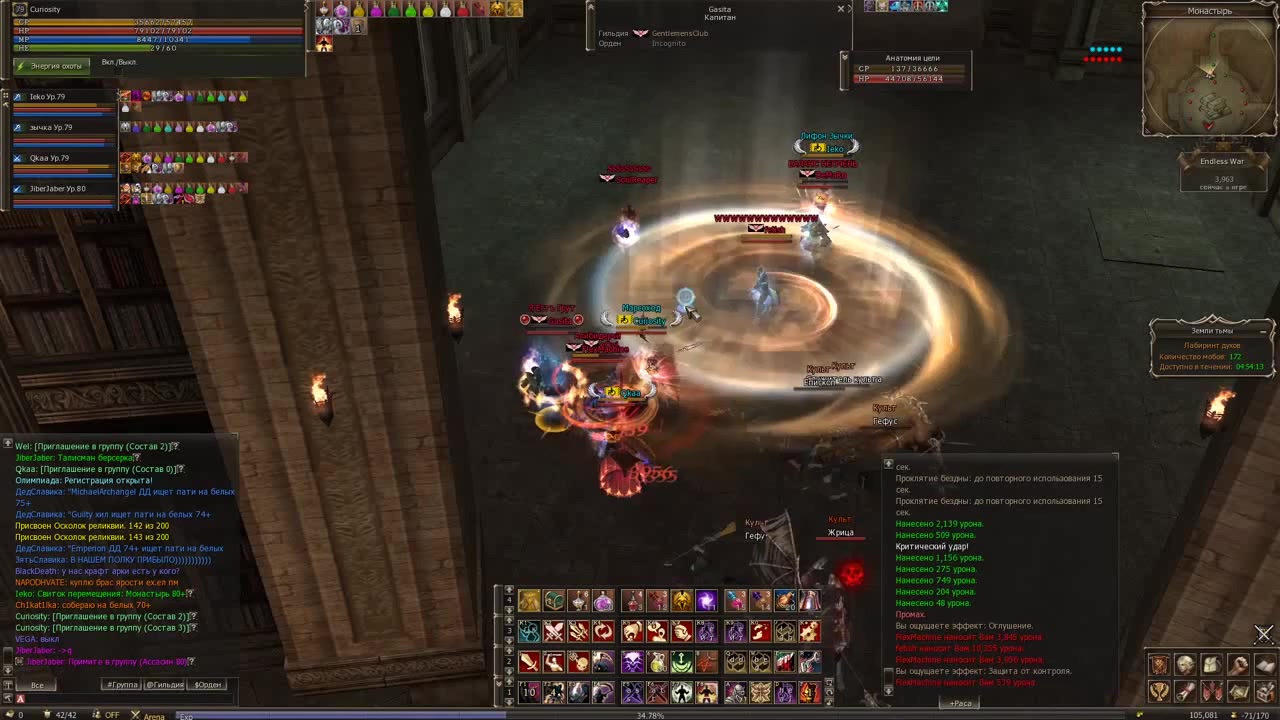Toggle the Энергия охоты button
This screenshot has height=720, width=1280.
[52, 66]
